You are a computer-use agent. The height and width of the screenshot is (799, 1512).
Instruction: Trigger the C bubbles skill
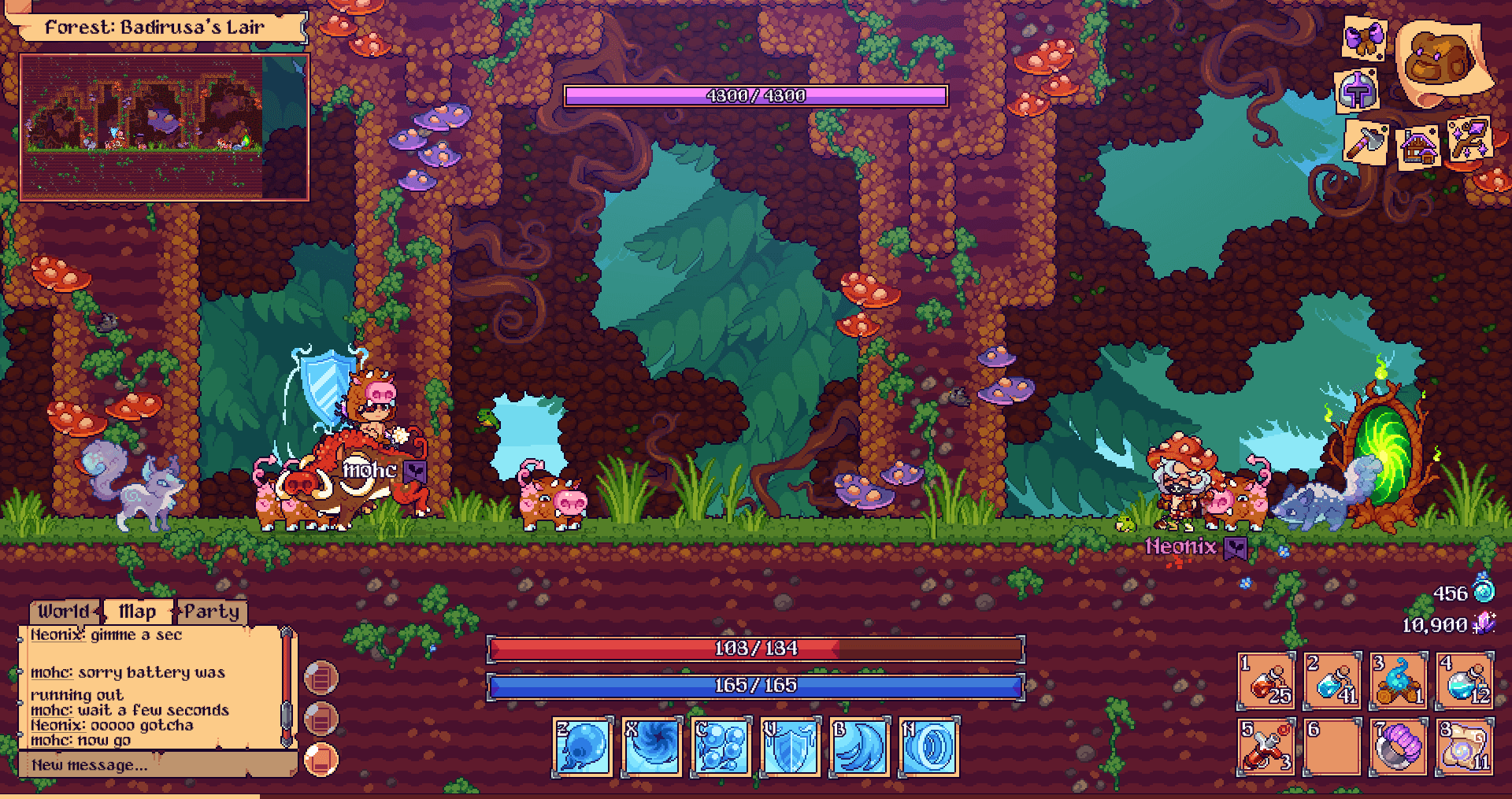click(721, 747)
